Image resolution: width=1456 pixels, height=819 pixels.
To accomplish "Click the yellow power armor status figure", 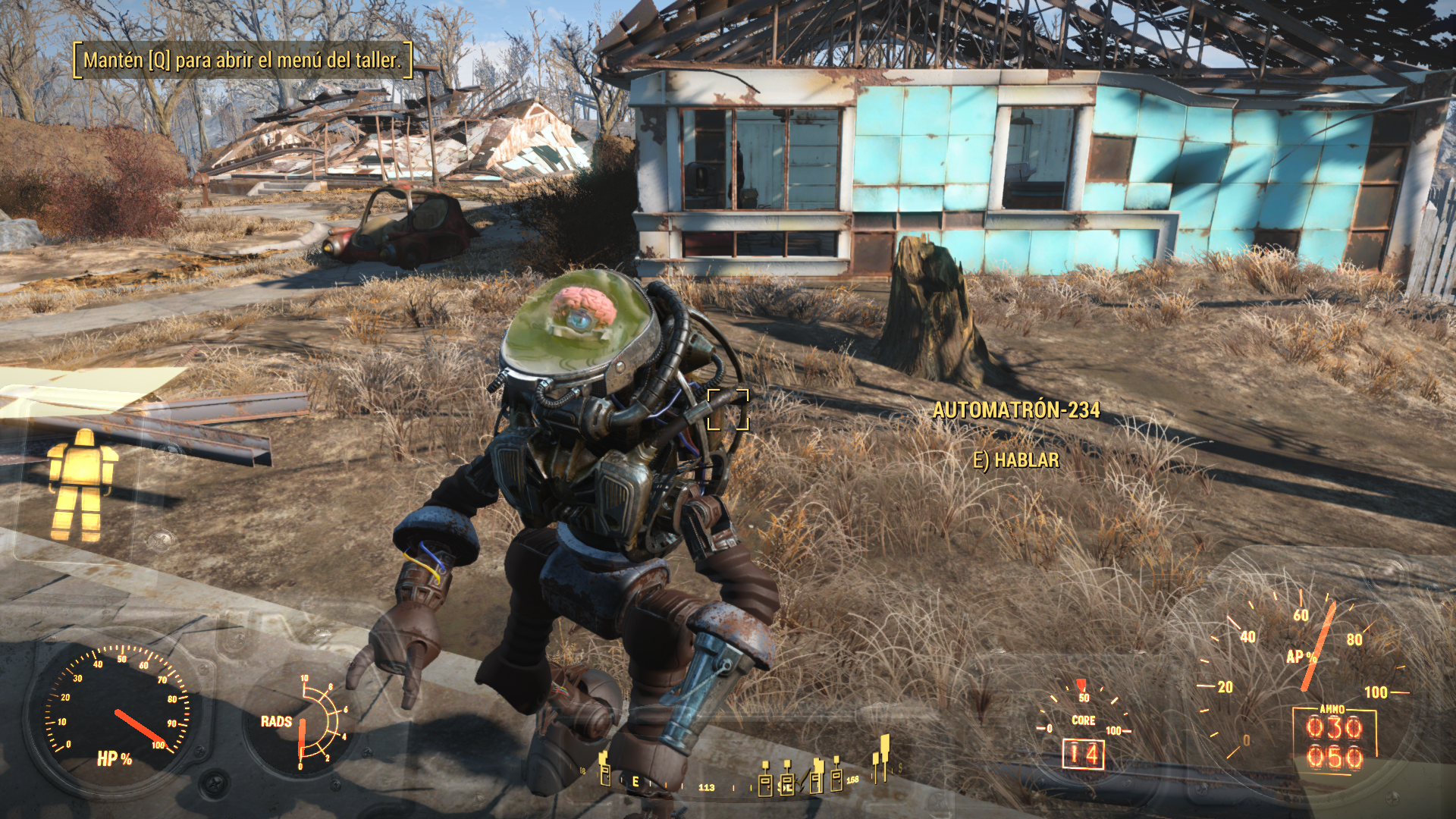I will (x=82, y=485).
